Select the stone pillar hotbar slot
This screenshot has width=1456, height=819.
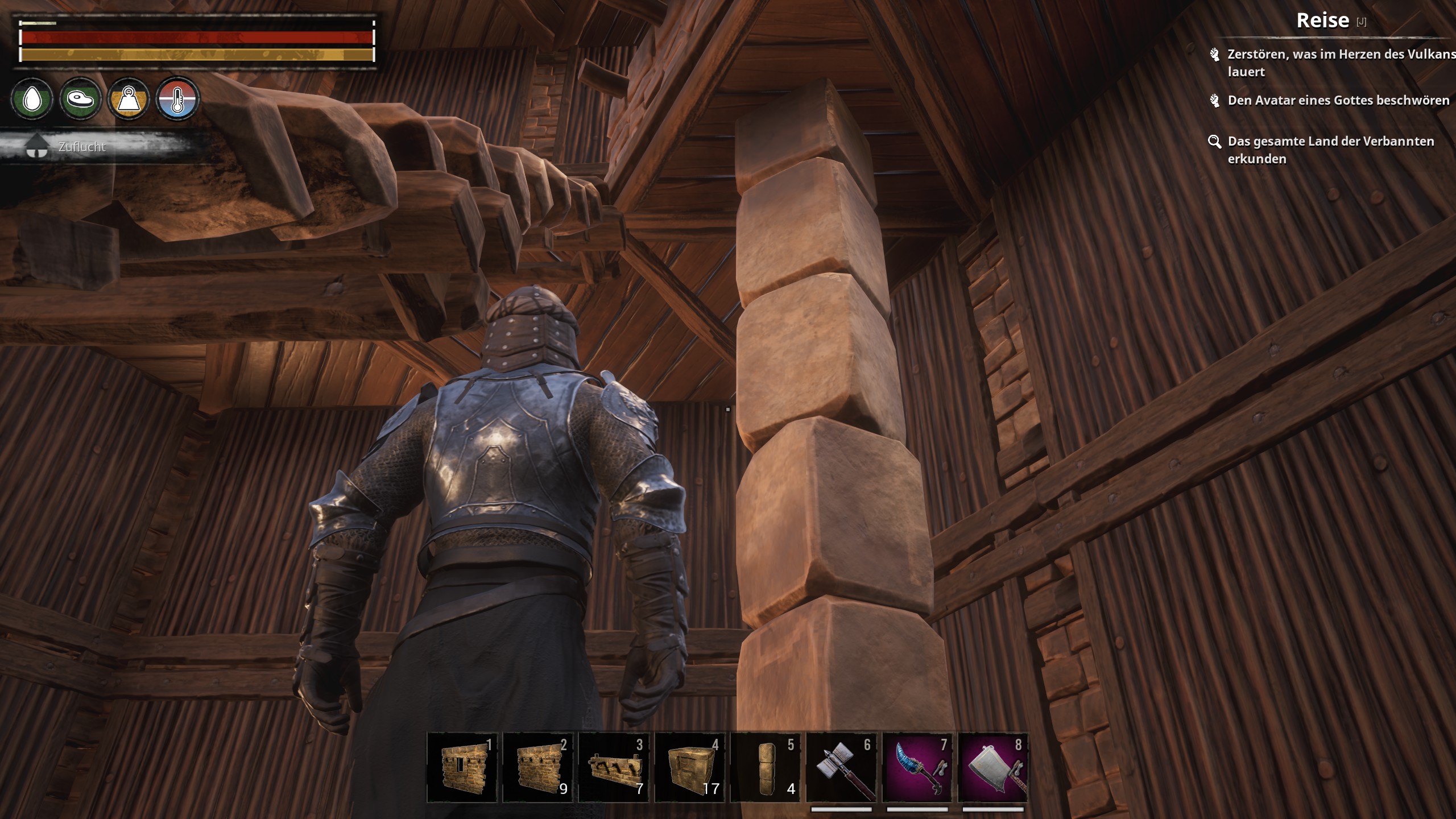click(x=766, y=768)
